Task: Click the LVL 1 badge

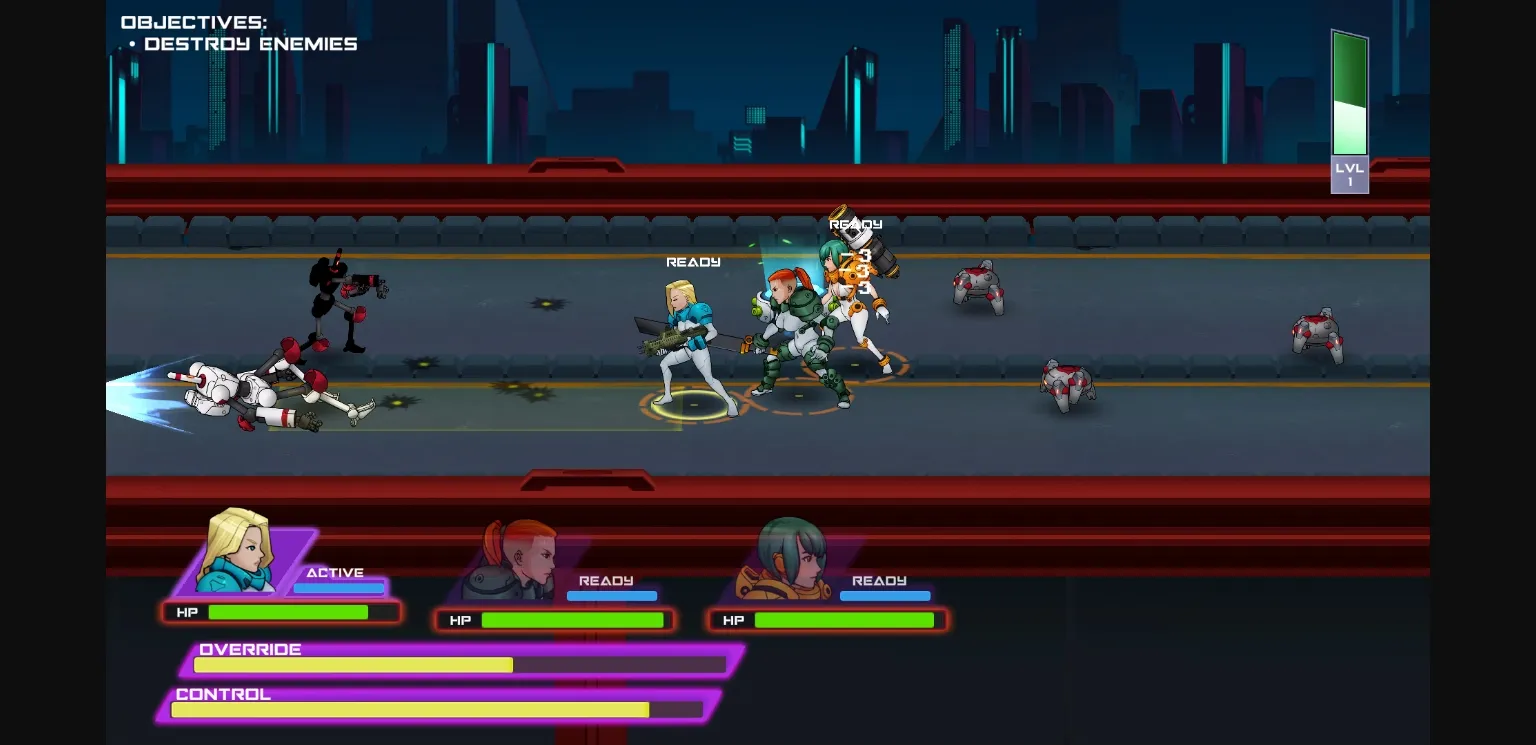Action: 1349,174
